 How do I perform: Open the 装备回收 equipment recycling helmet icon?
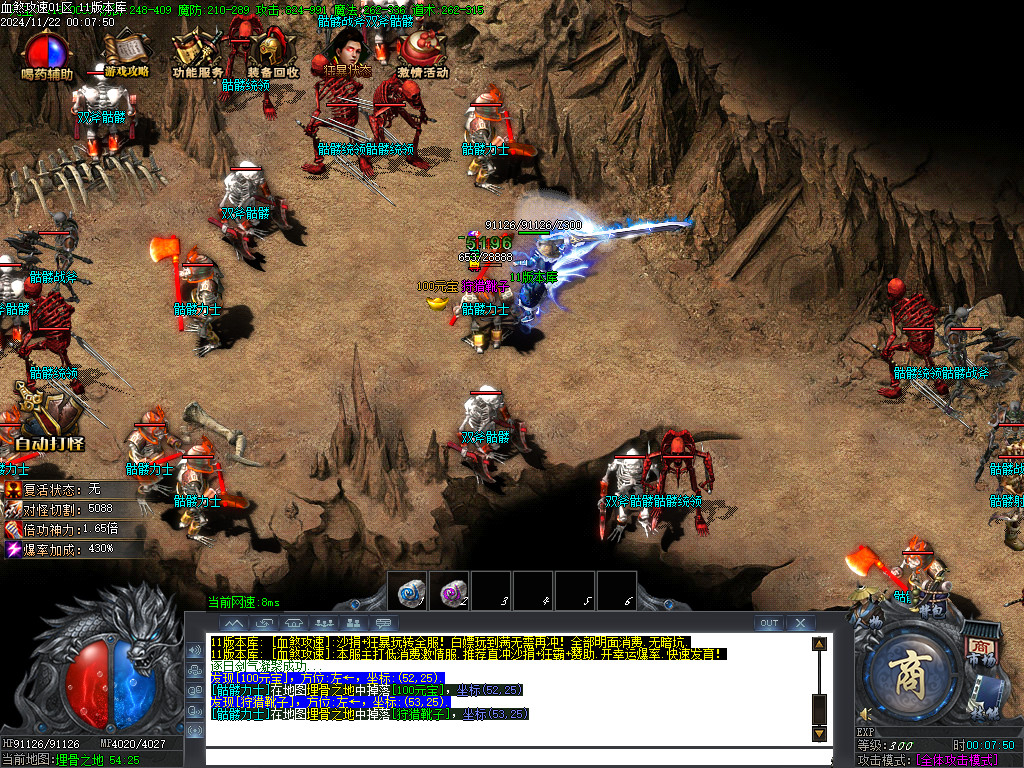point(272,55)
